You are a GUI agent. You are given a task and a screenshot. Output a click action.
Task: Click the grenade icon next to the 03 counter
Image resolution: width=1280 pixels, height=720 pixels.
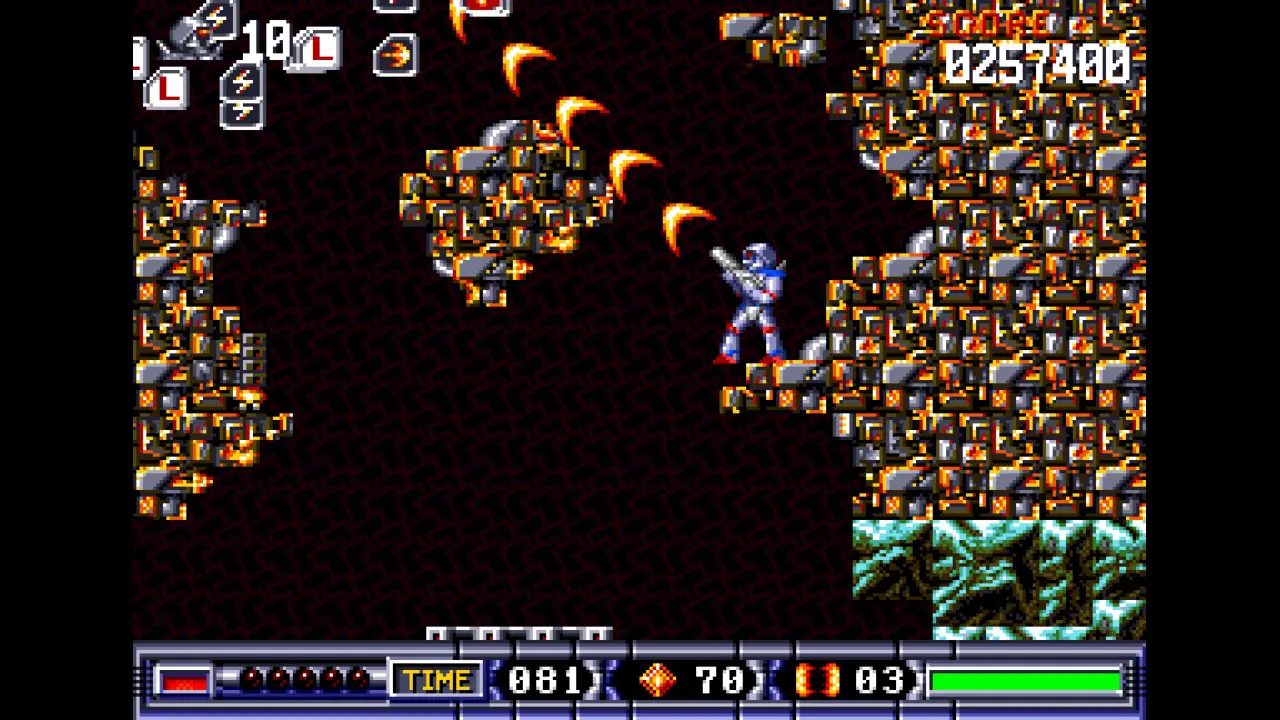820,681
